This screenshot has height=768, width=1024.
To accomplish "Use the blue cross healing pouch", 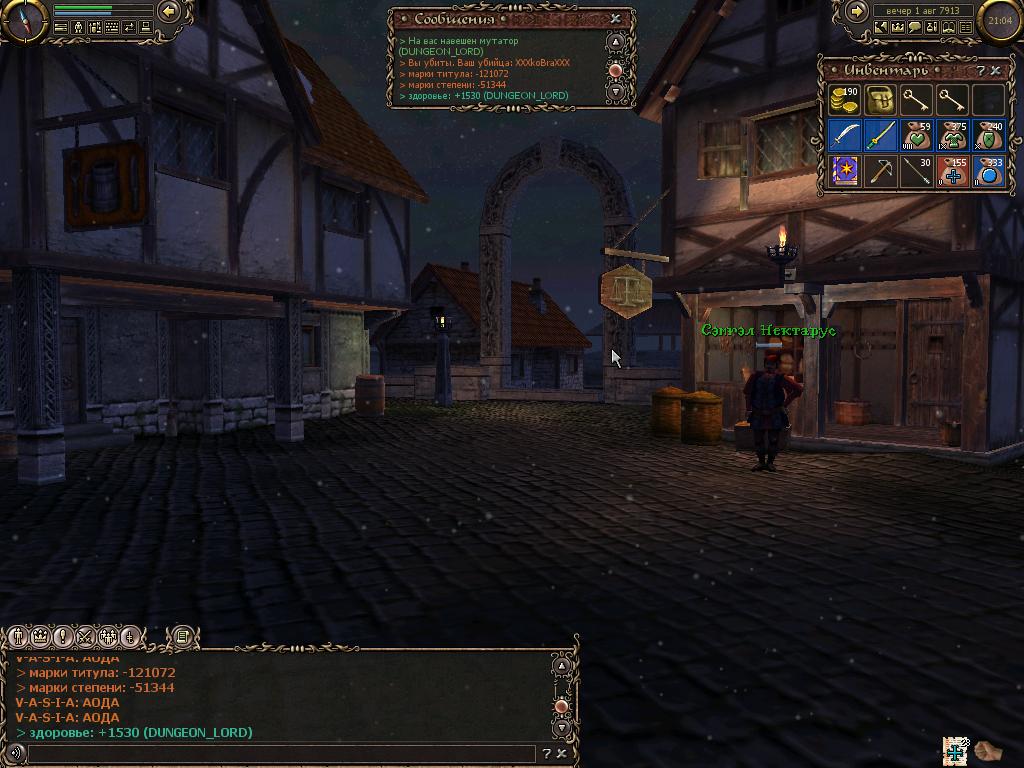I will coord(952,170).
